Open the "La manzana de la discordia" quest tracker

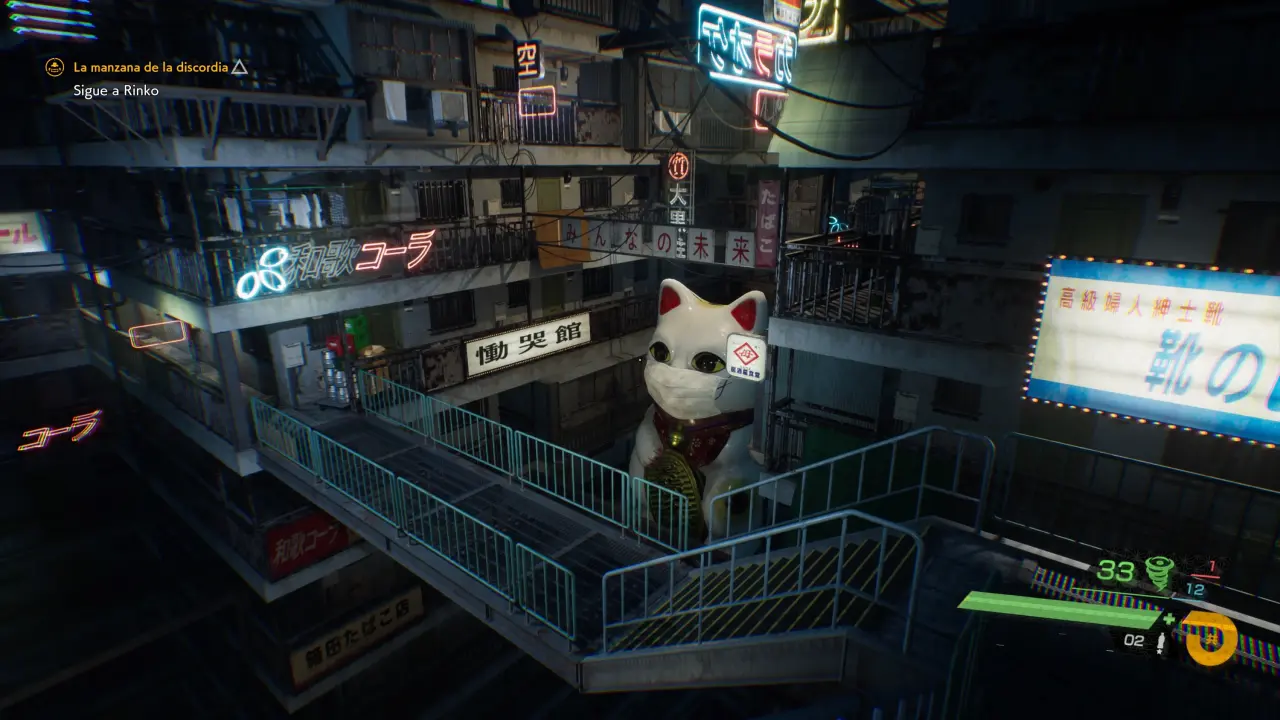[x=150, y=68]
